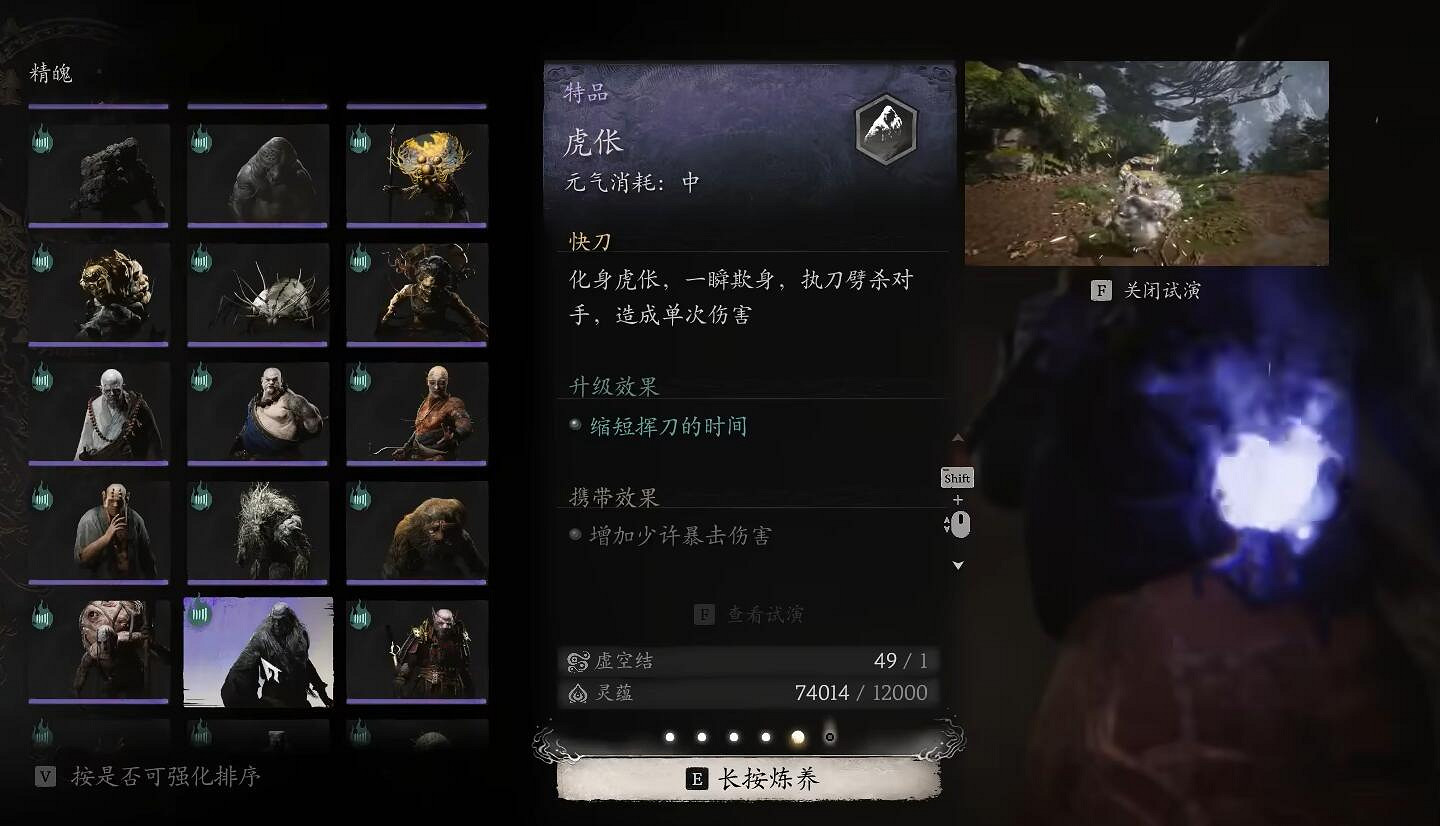The height and width of the screenshot is (826, 1440).
Task: Click the gameplay demo video preview
Action: (1146, 162)
